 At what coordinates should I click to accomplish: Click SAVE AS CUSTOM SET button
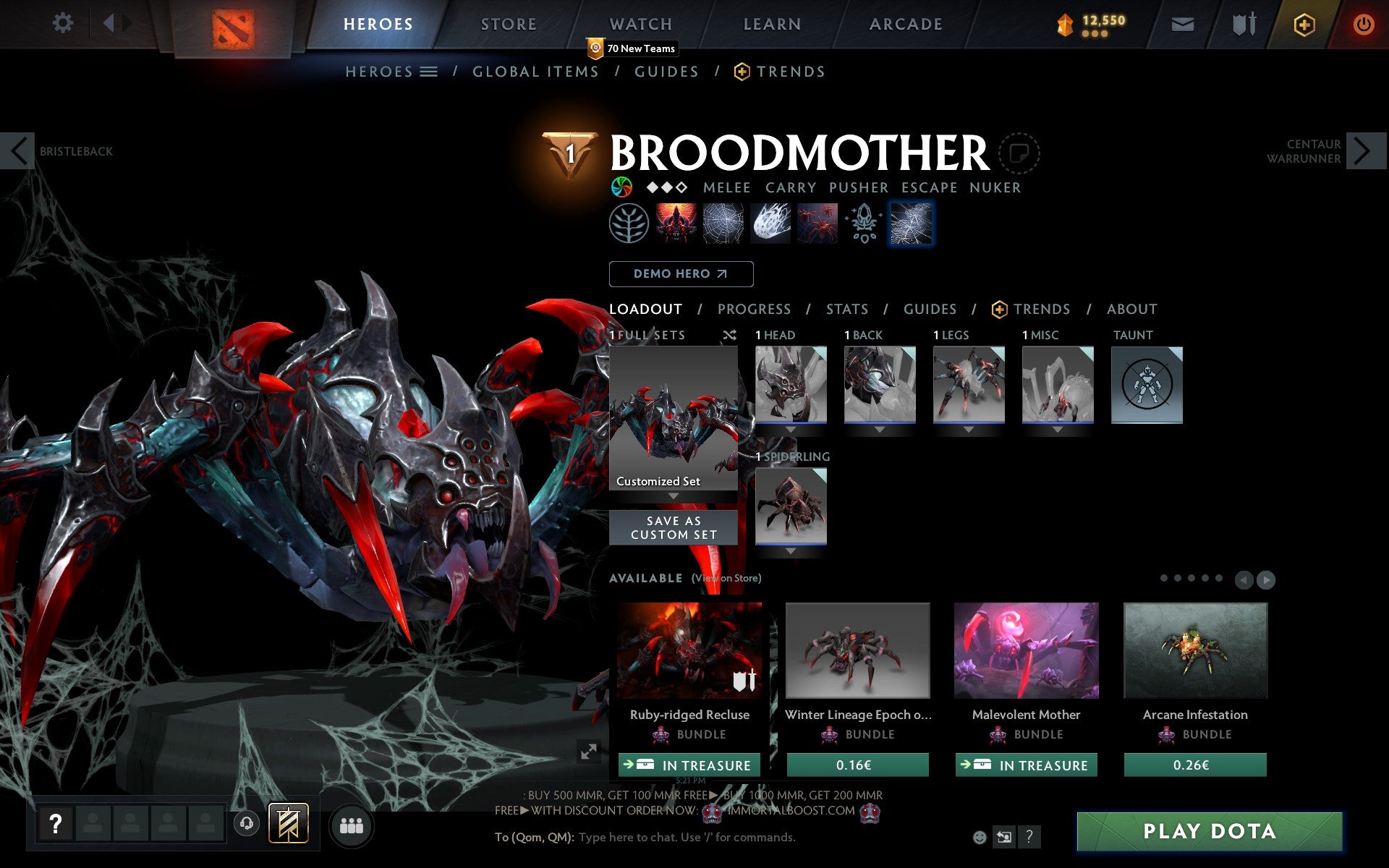tap(673, 527)
